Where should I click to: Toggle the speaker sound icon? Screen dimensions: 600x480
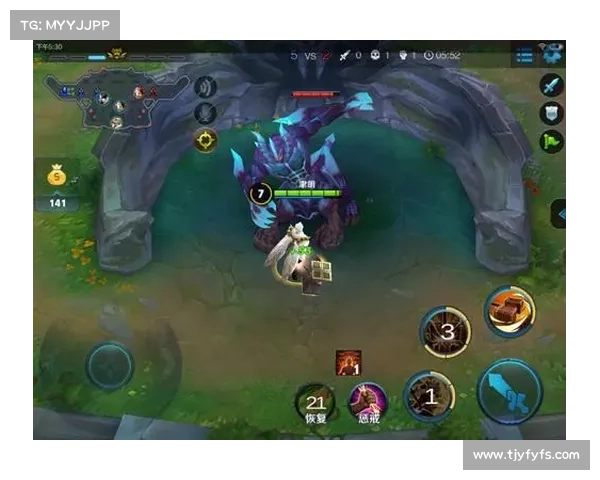pyautogui.click(x=206, y=87)
